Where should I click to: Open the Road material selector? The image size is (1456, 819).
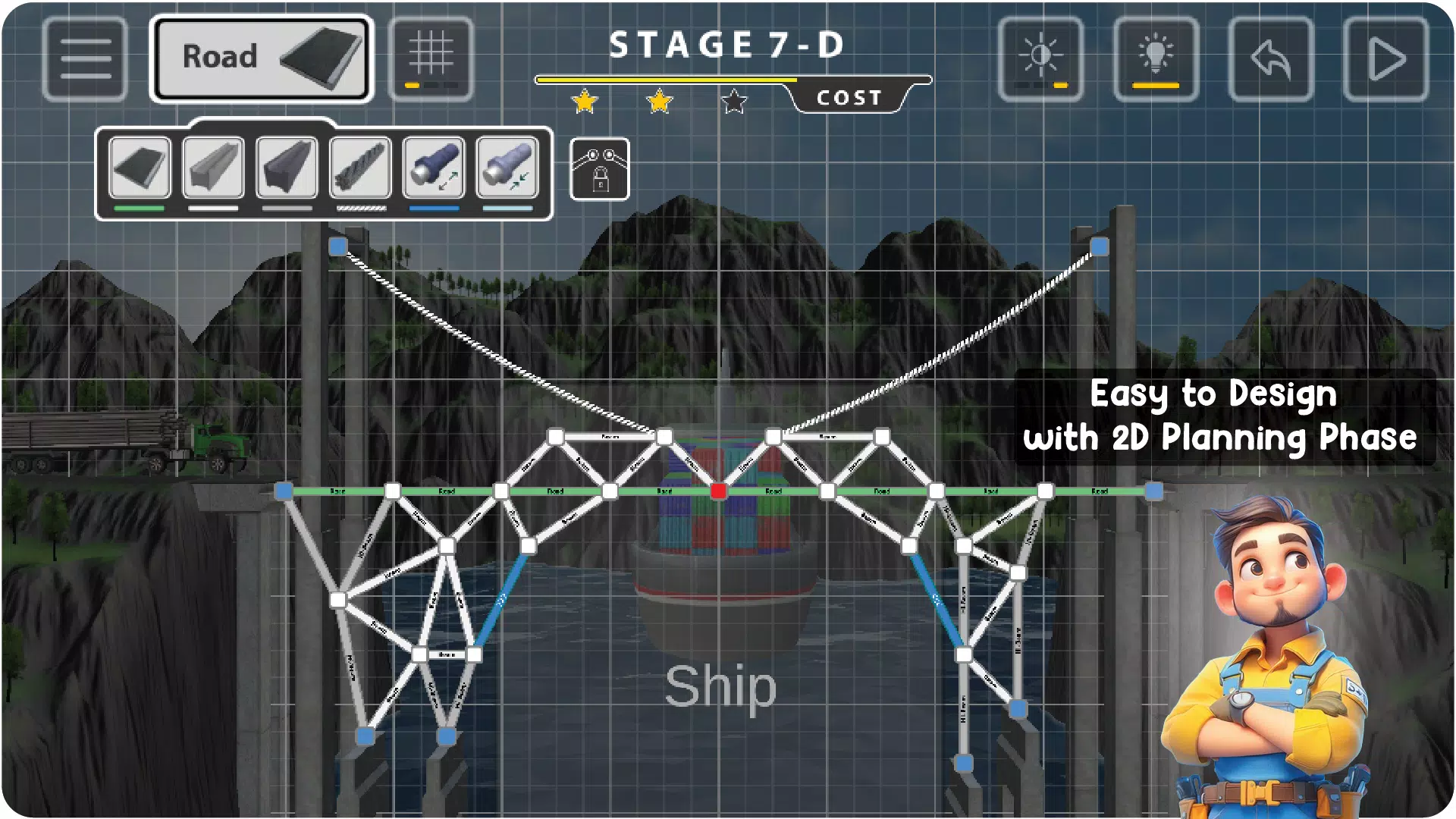pyautogui.click(x=262, y=56)
